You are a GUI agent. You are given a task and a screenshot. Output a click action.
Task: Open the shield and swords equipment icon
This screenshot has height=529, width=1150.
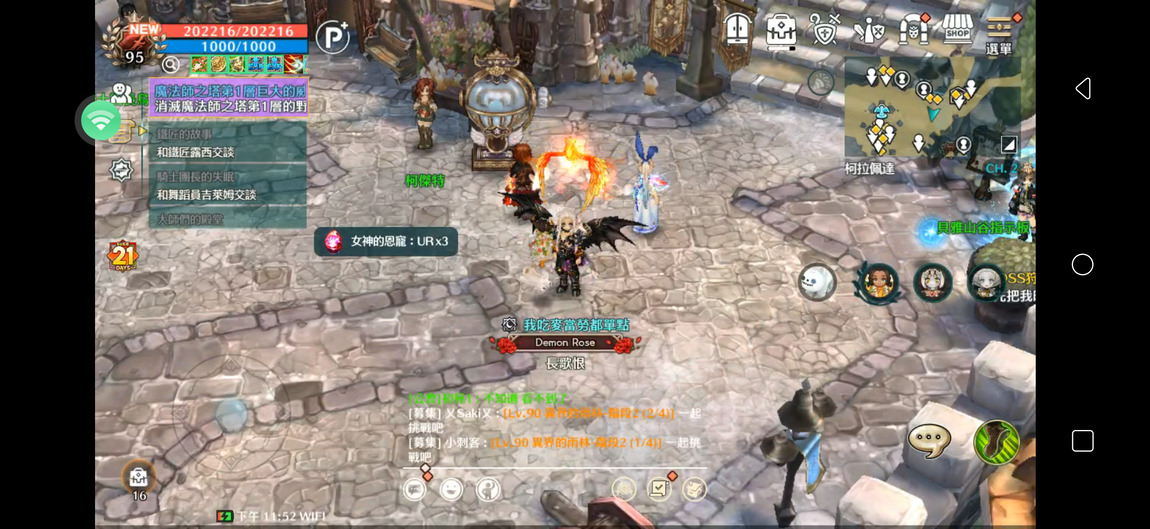coord(824,30)
